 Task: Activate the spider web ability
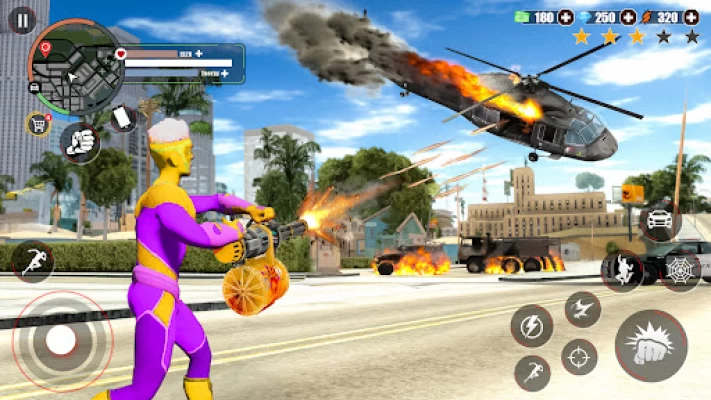681,271
